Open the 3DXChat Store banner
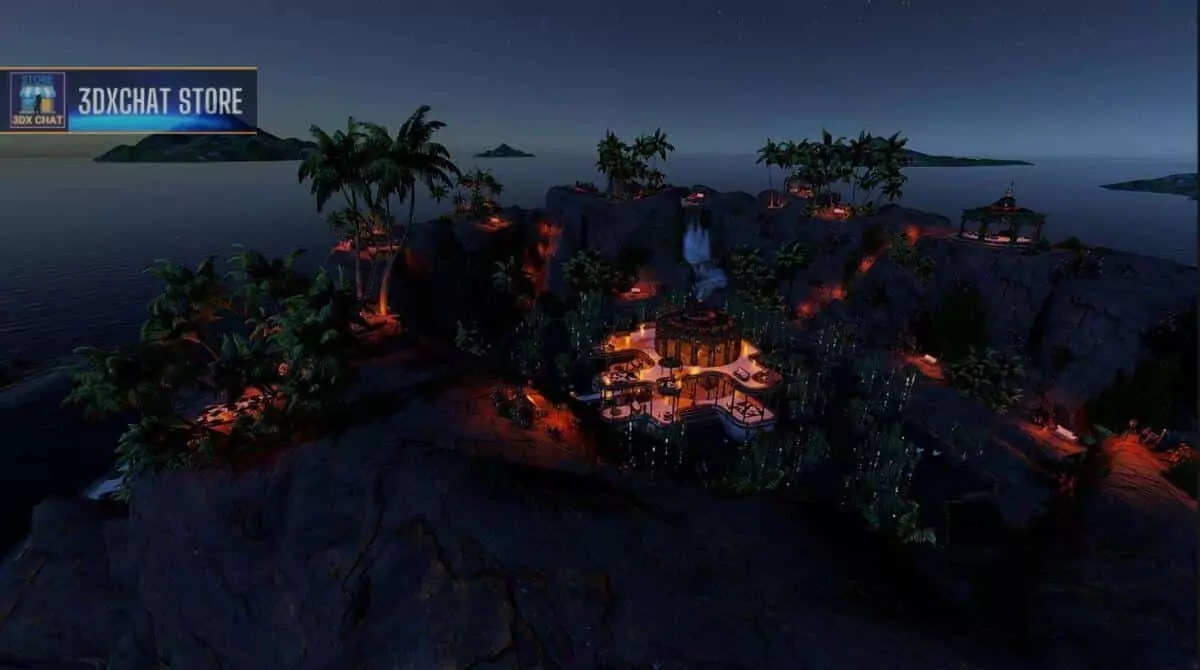The image size is (1200, 670). 129,101
